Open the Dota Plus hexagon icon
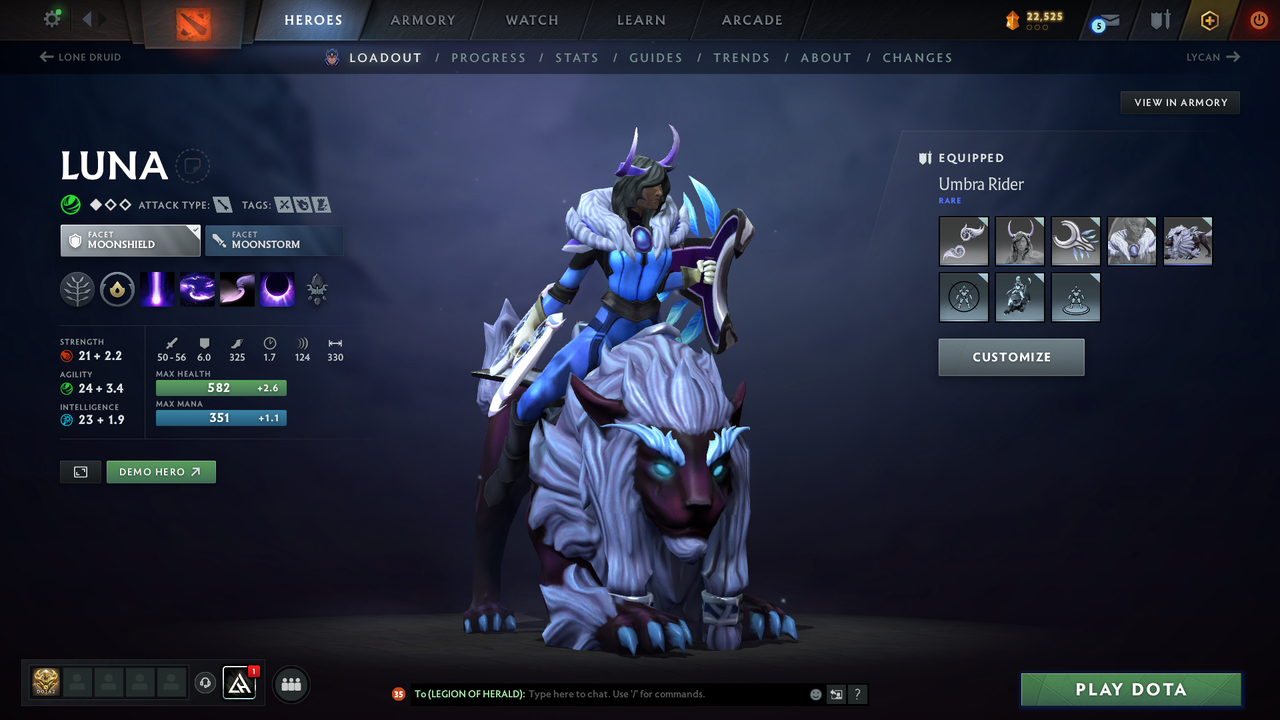This screenshot has width=1280, height=720. coord(1209,20)
